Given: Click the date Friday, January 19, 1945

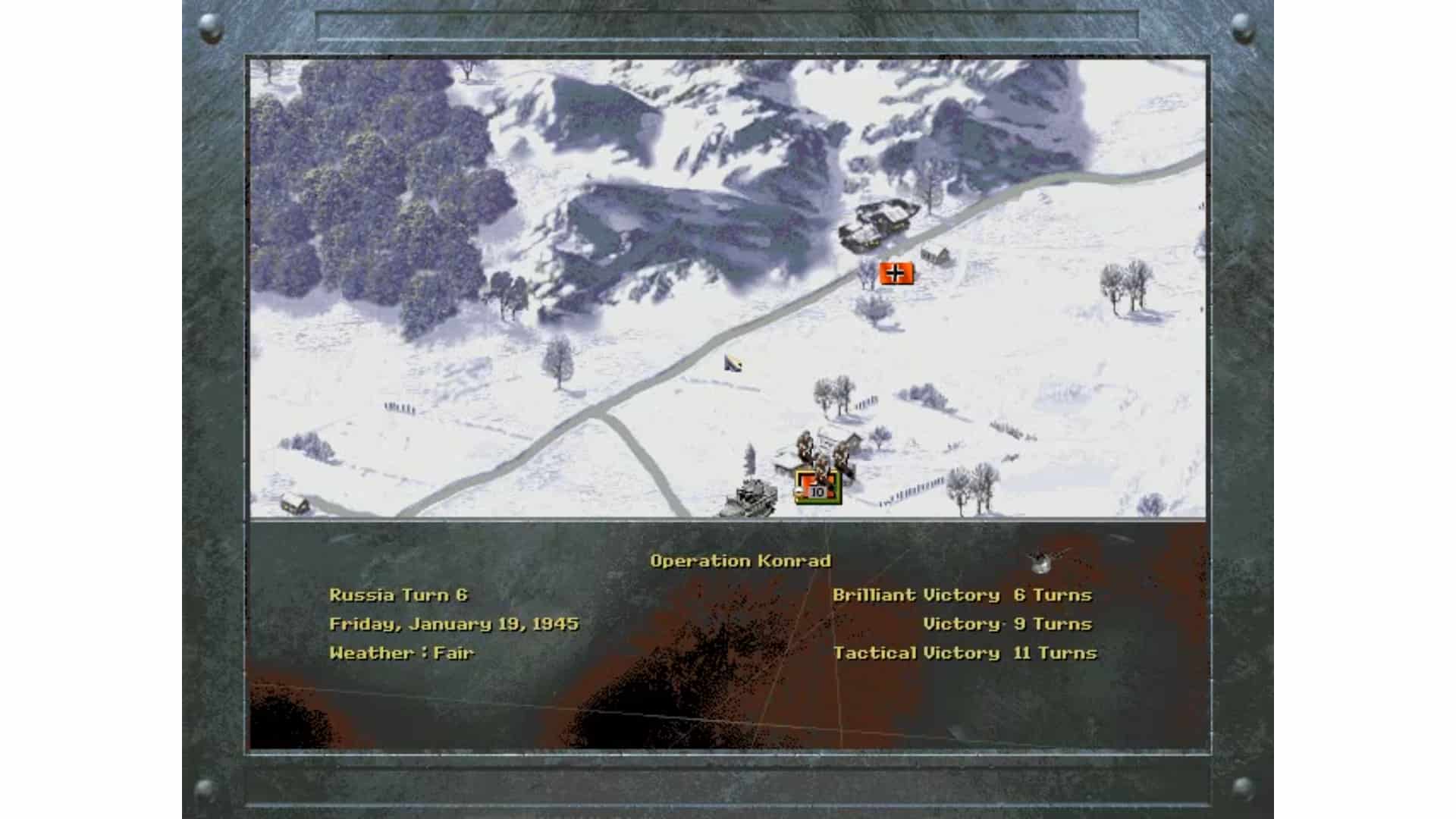Looking at the screenshot, I should click(456, 624).
